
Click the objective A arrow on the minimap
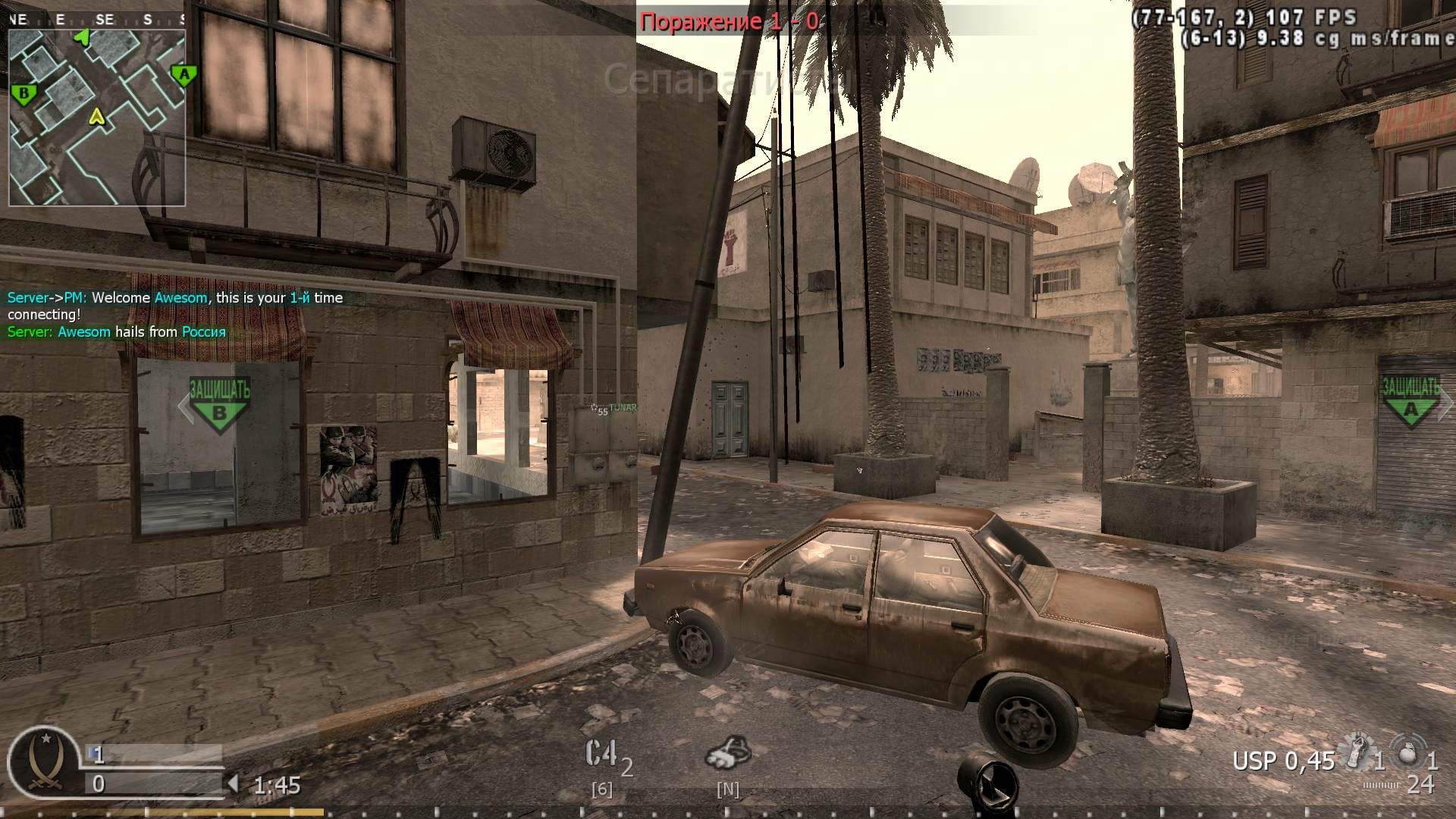184,74
